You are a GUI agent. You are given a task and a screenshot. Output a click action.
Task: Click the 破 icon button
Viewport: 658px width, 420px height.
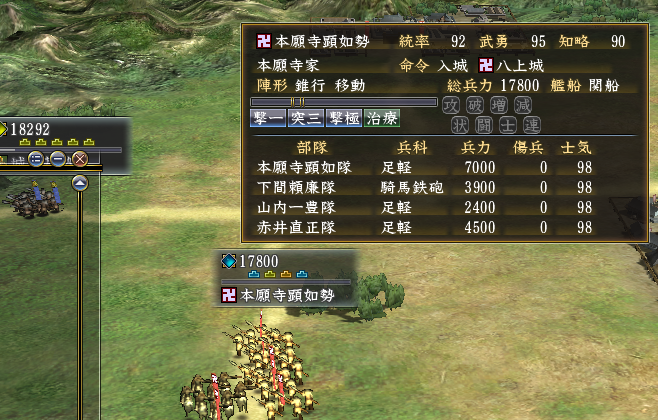tap(474, 104)
